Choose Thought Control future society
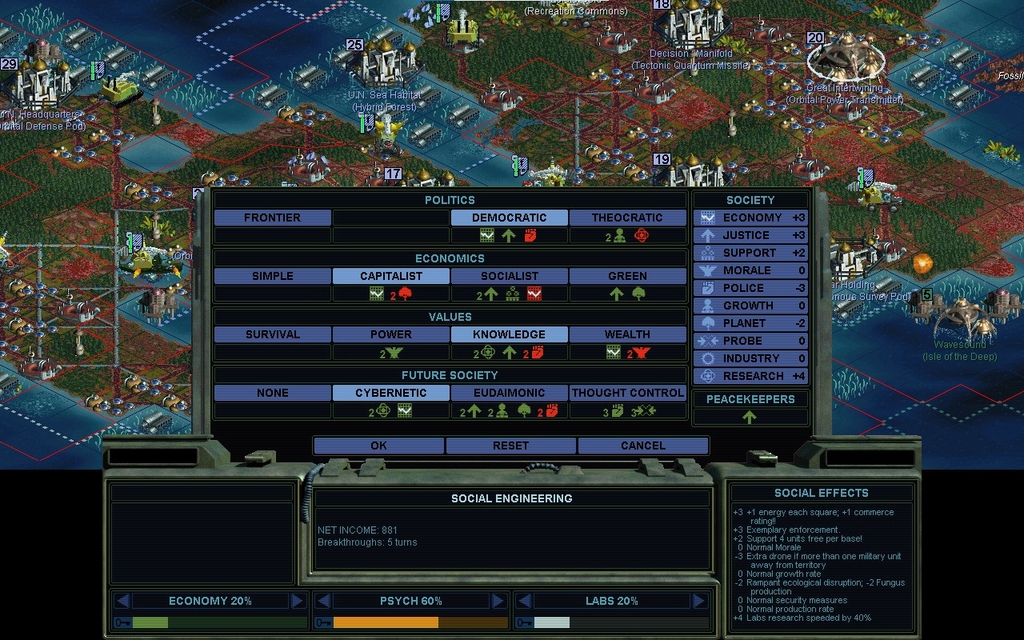Screen dimensions: 1024x640 tap(627, 393)
